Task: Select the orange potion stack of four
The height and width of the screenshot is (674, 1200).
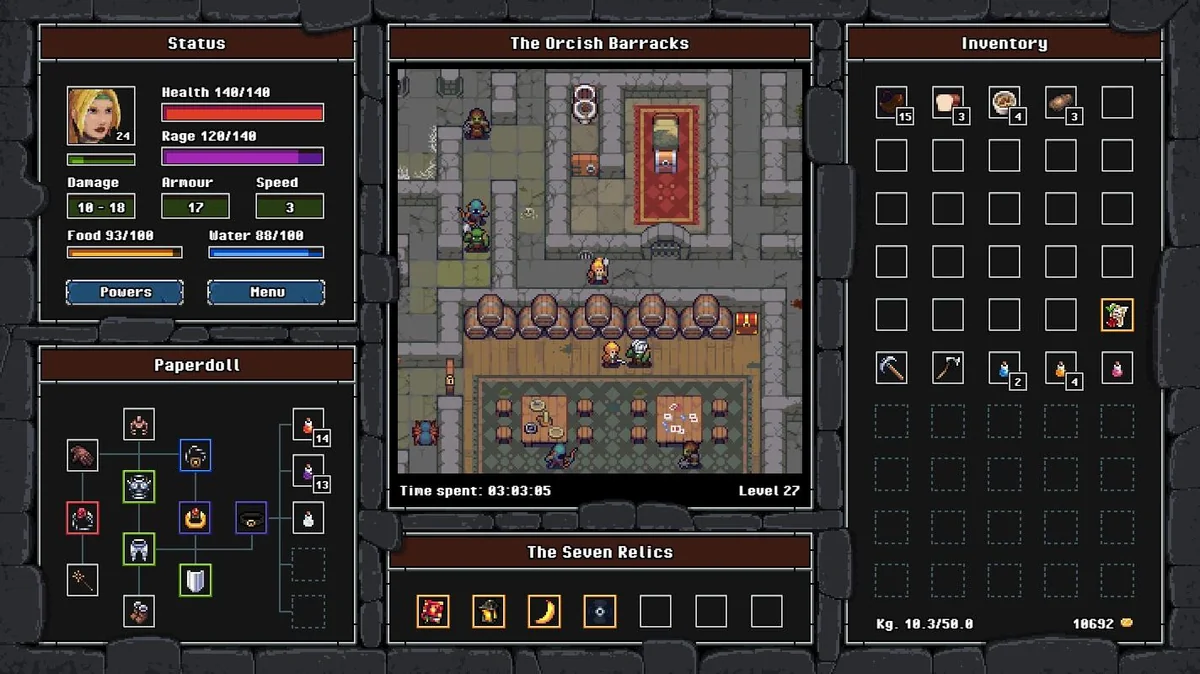Action: pos(1060,367)
